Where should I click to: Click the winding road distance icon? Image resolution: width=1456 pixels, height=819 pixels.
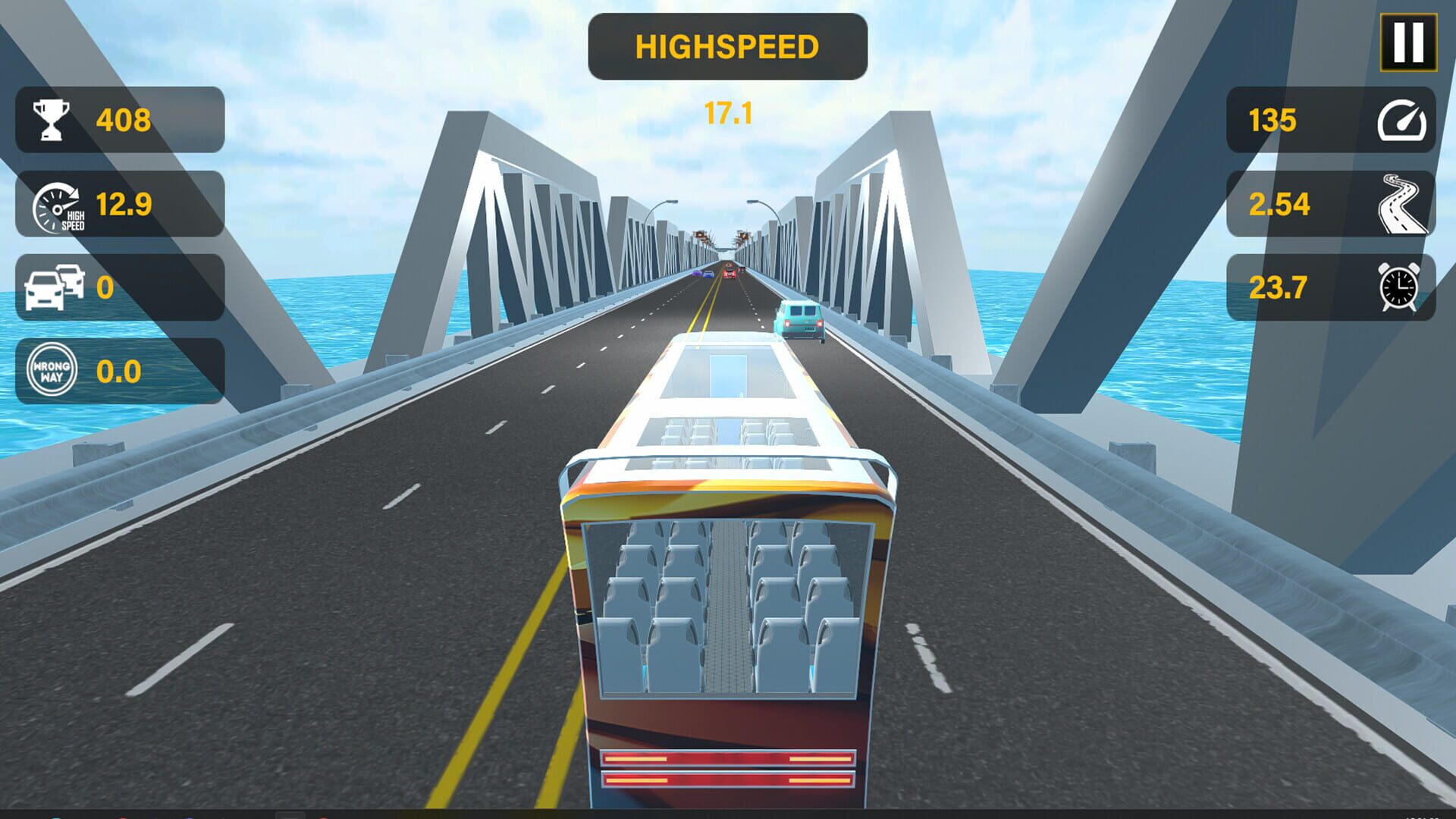coord(1401,205)
